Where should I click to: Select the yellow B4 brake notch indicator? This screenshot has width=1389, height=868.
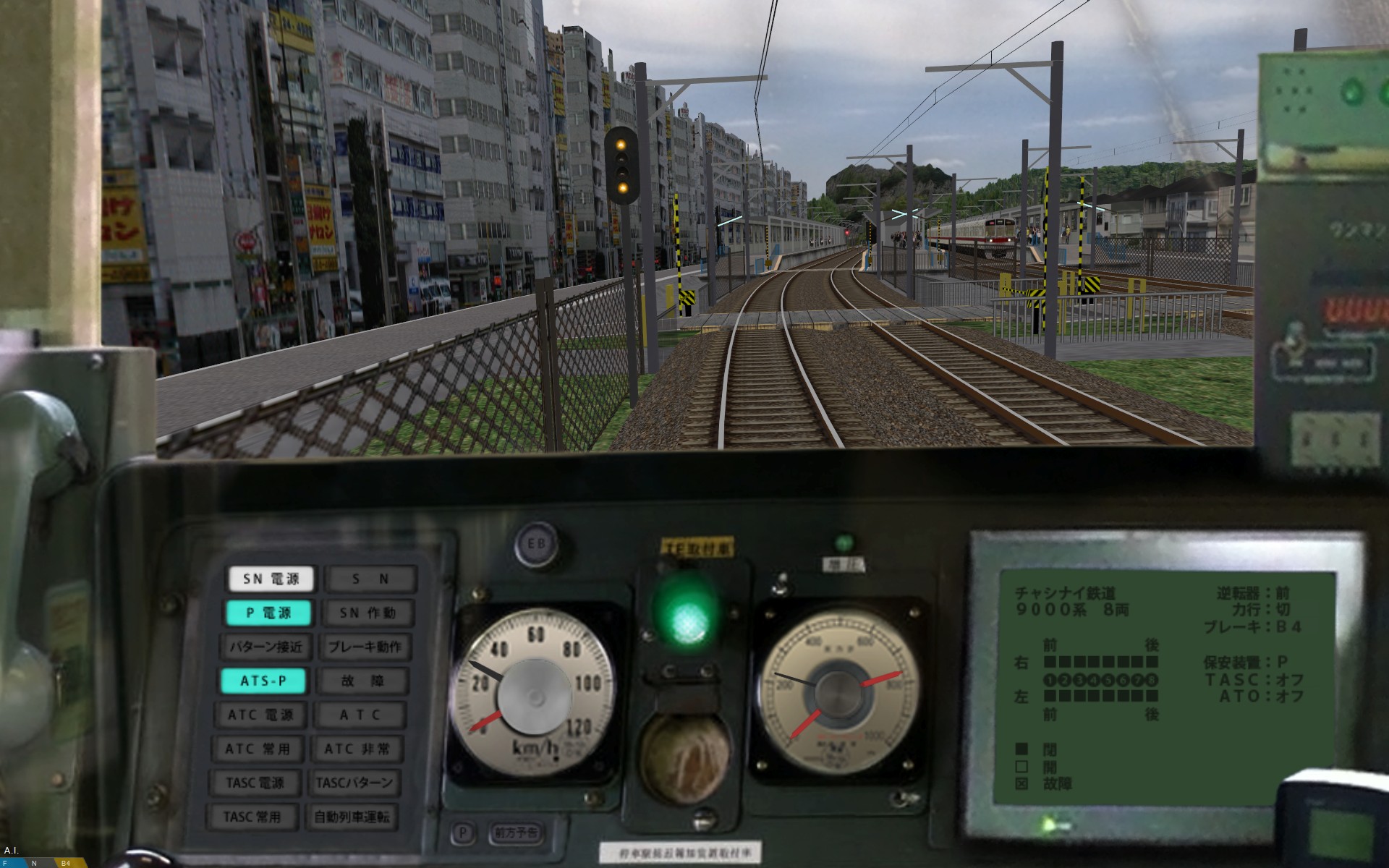(x=66, y=863)
